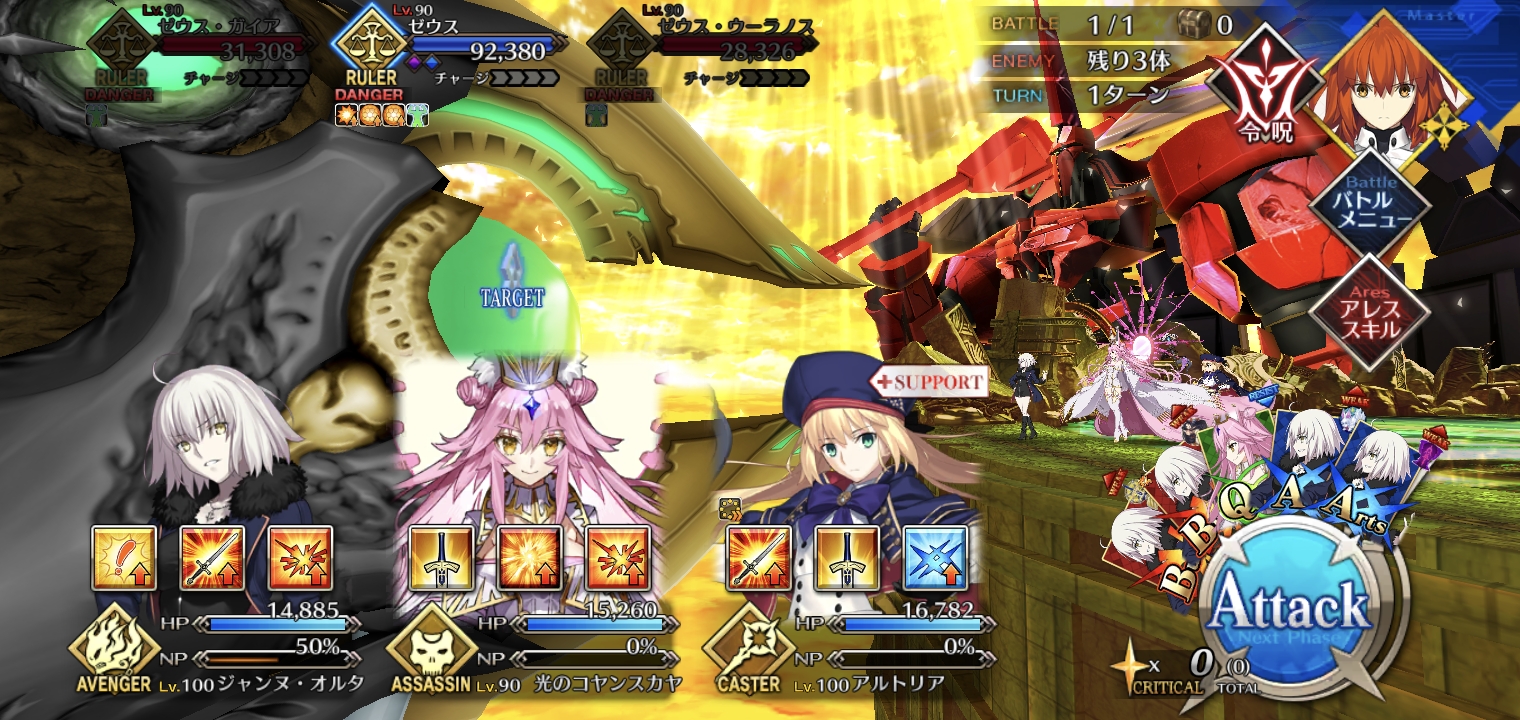Tap the big blue Attack button
Image resolution: width=1520 pixels, height=720 pixels.
(x=1289, y=608)
